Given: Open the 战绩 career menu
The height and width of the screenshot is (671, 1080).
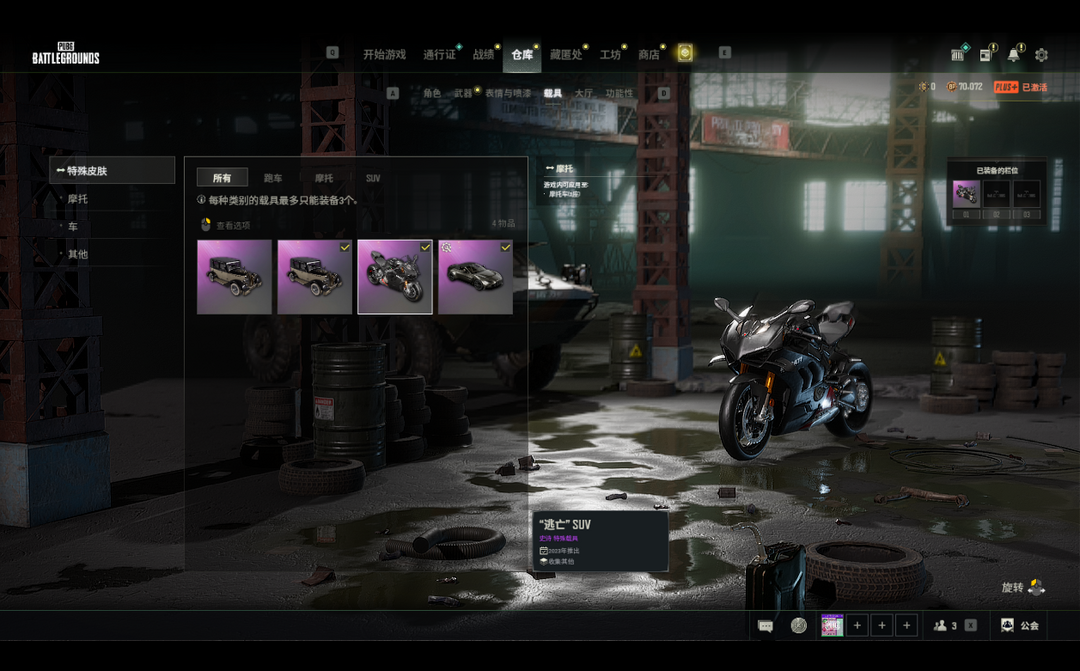Looking at the screenshot, I should point(483,54).
